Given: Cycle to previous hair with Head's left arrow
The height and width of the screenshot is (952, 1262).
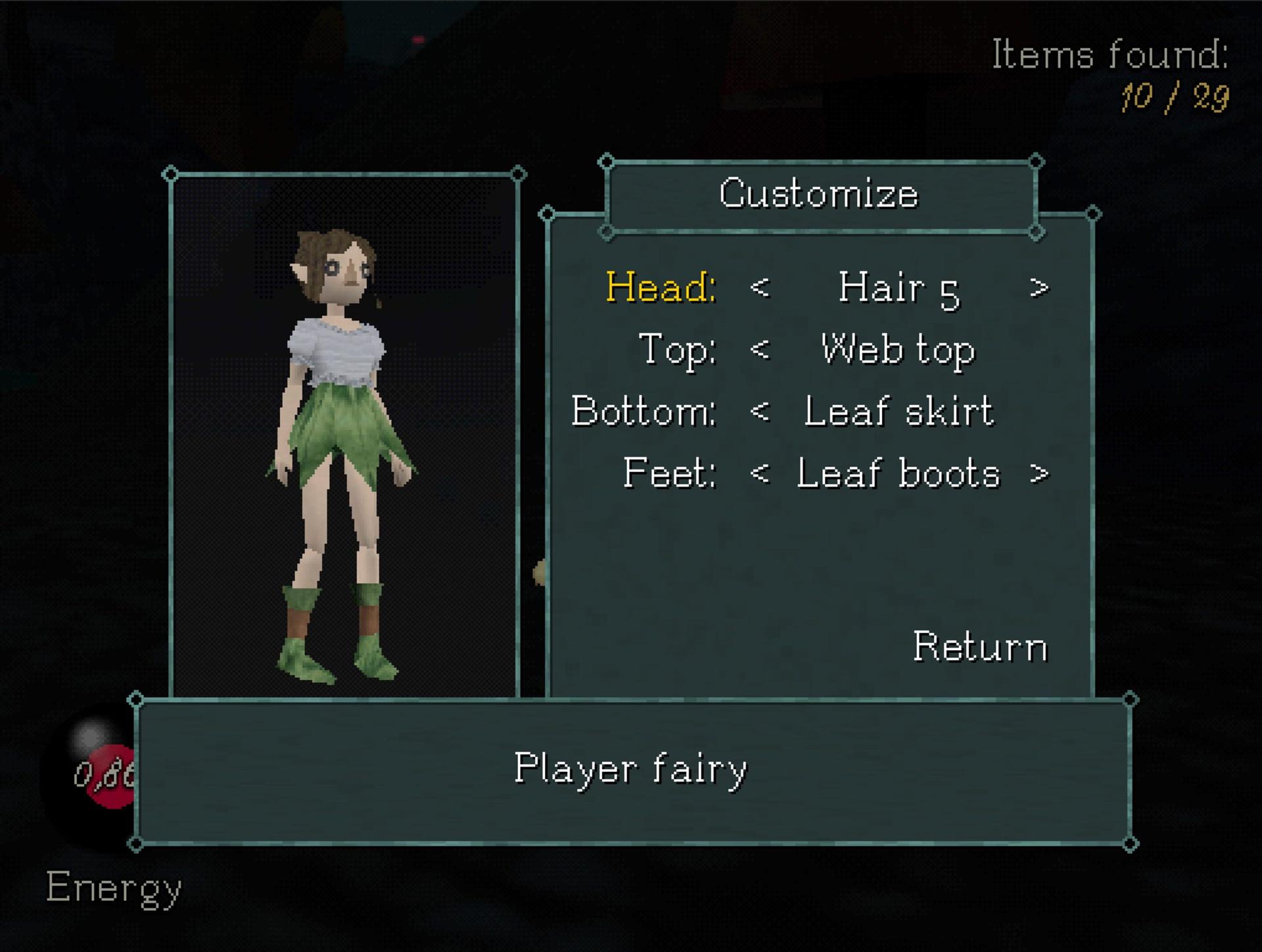Looking at the screenshot, I should coord(760,287).
